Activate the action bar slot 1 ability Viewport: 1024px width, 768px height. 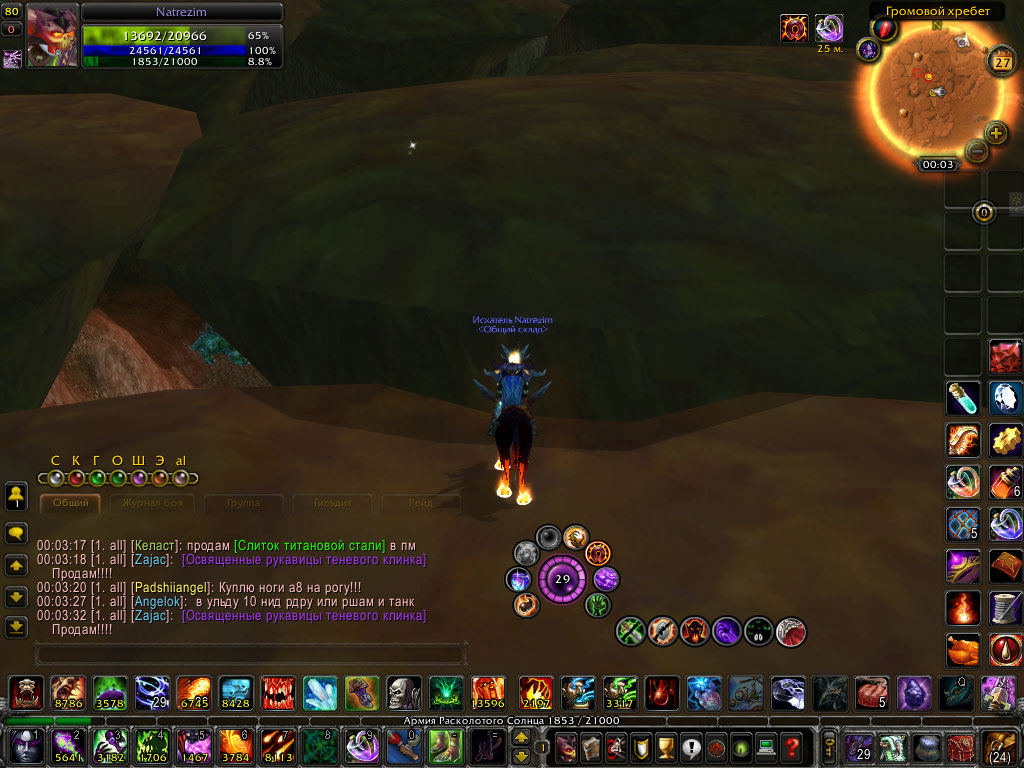point(24,746)
